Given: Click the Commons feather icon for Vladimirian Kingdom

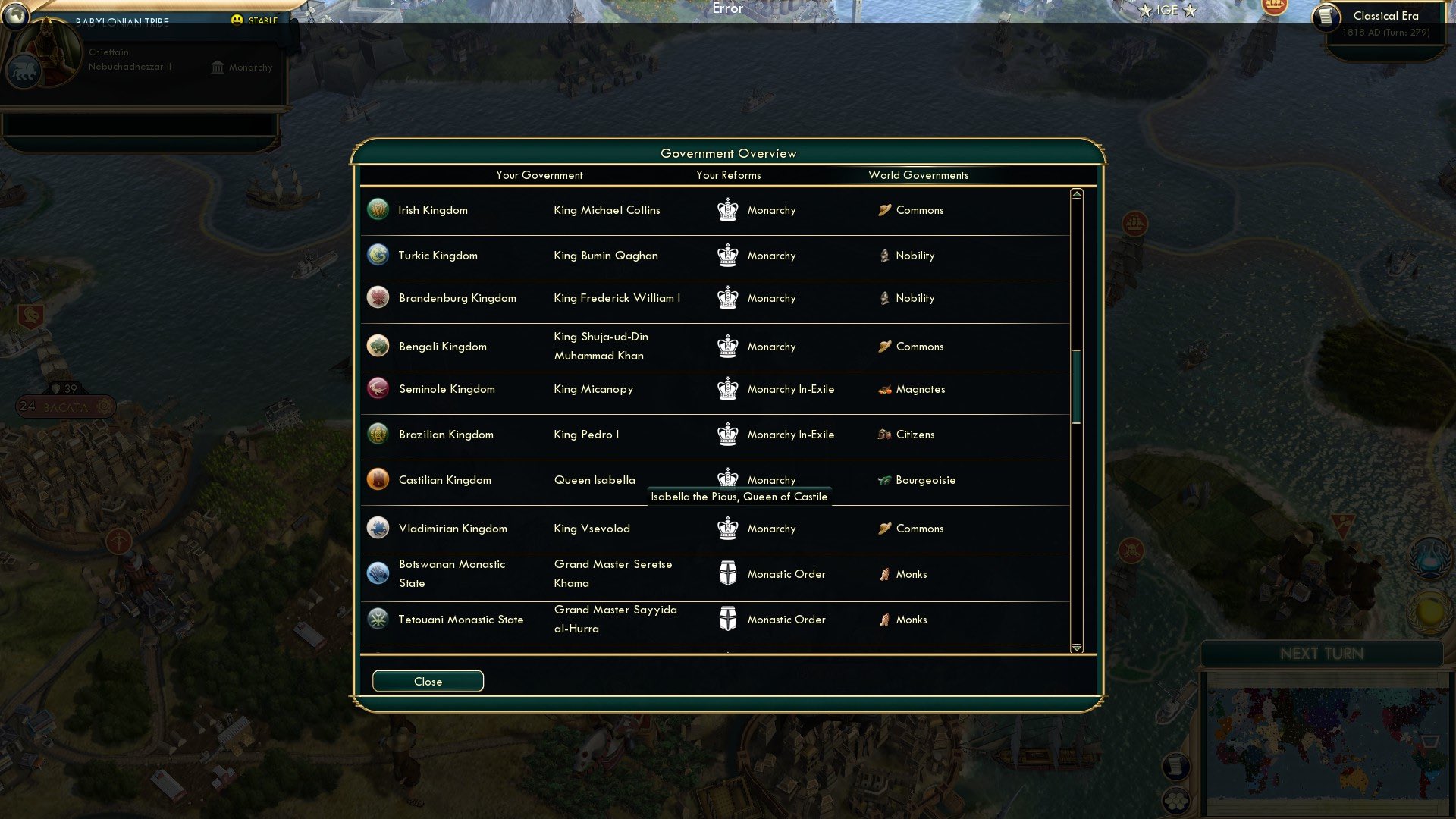Looking at the screenshot, I should pyautogui.click(x=884, y=528).
